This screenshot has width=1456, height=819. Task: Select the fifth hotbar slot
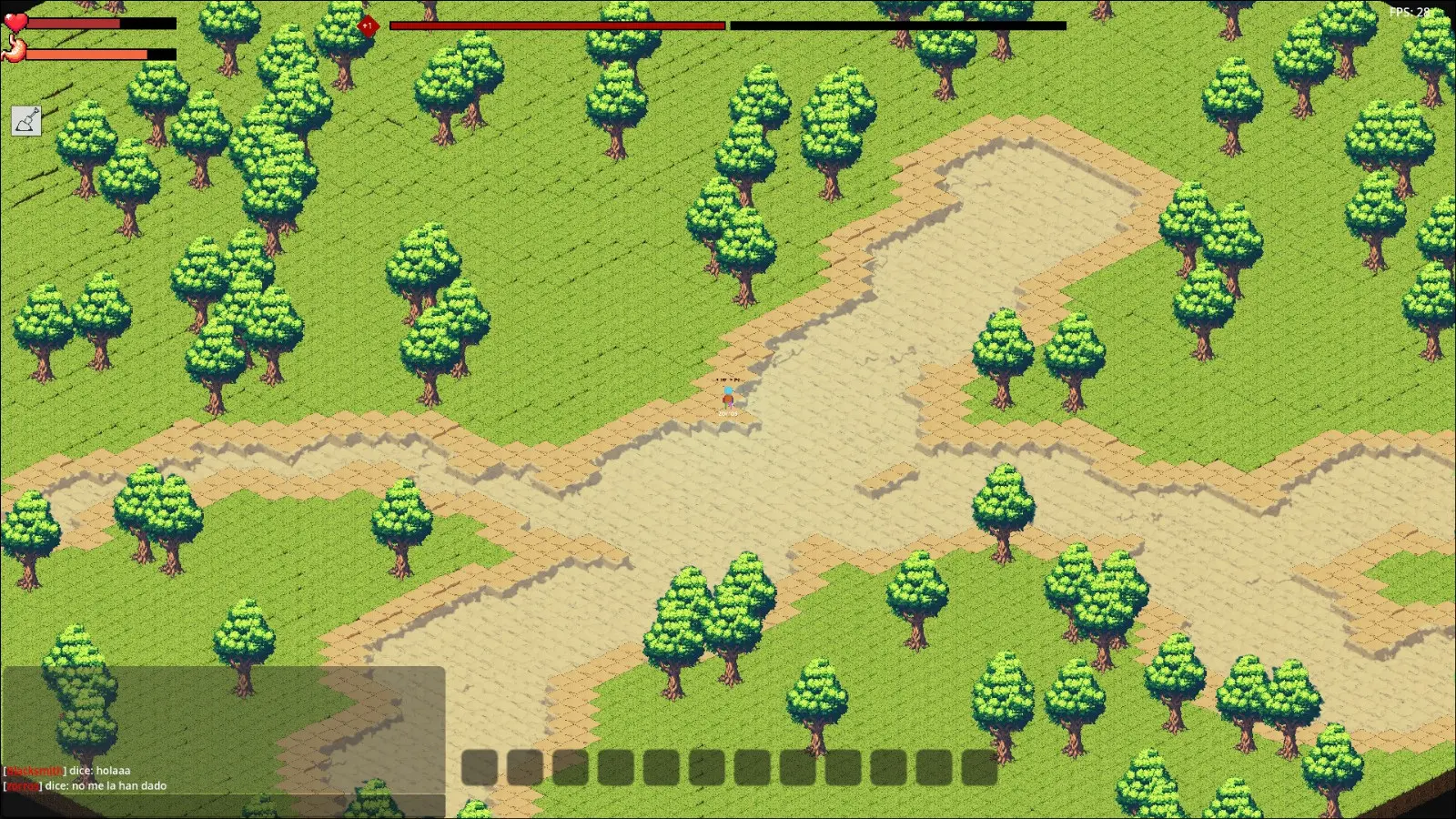[x=663, y=767]
